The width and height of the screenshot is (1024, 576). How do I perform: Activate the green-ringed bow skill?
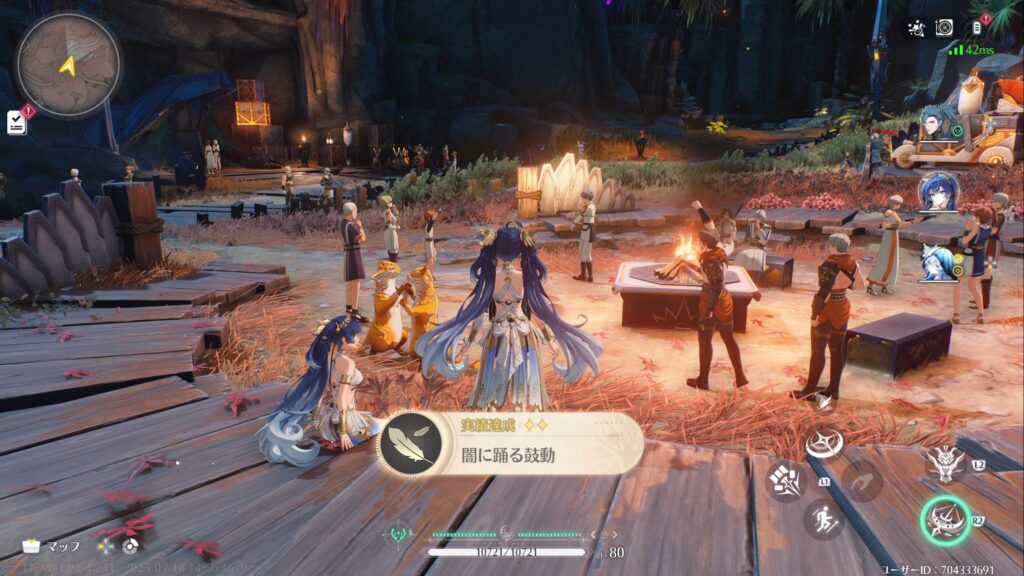945,520
